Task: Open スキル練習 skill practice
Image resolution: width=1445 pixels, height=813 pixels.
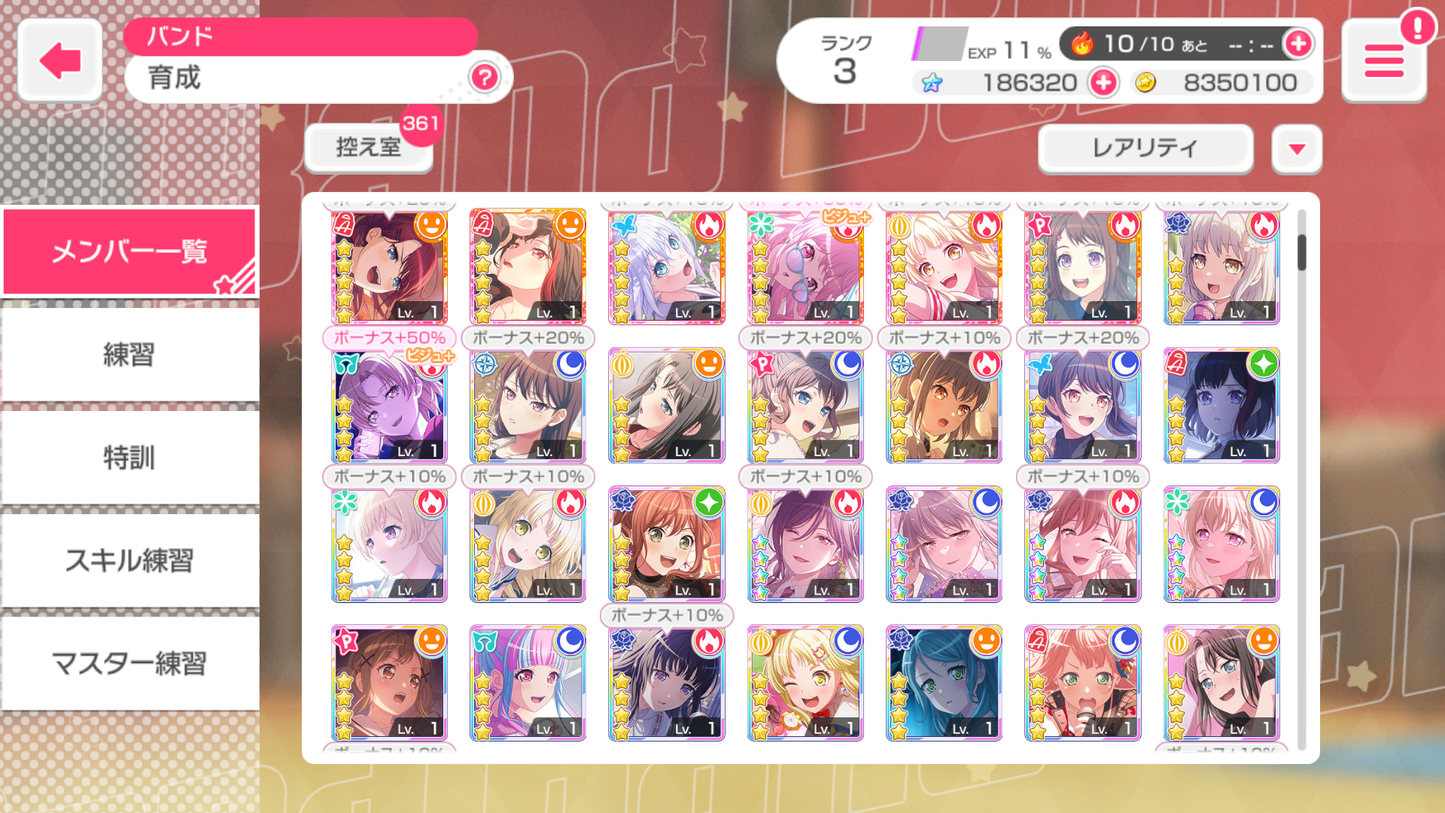Action: (x=129, y=560)
